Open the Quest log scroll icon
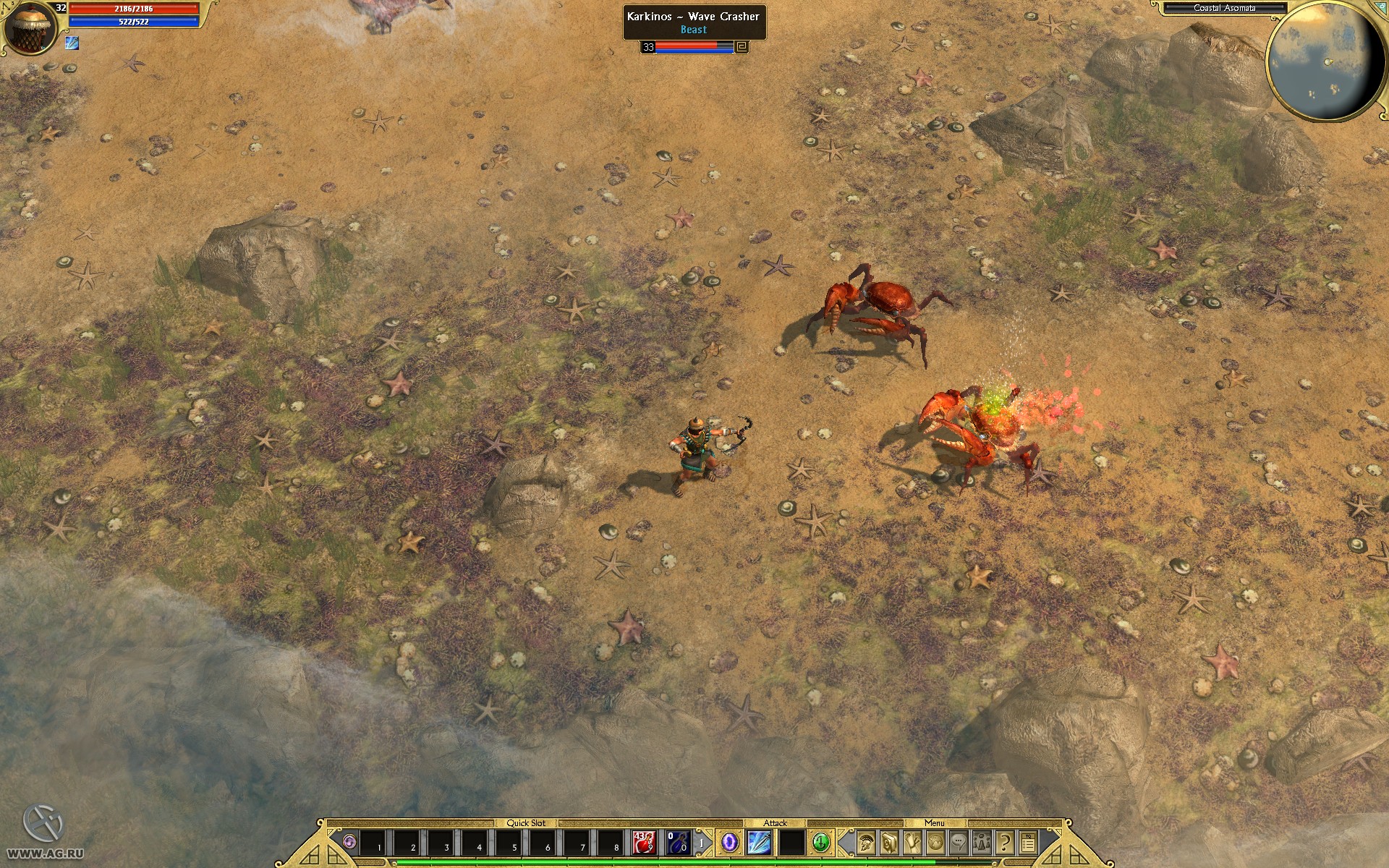The height and width of the screenshot is (868, 1389). (913, 843)
